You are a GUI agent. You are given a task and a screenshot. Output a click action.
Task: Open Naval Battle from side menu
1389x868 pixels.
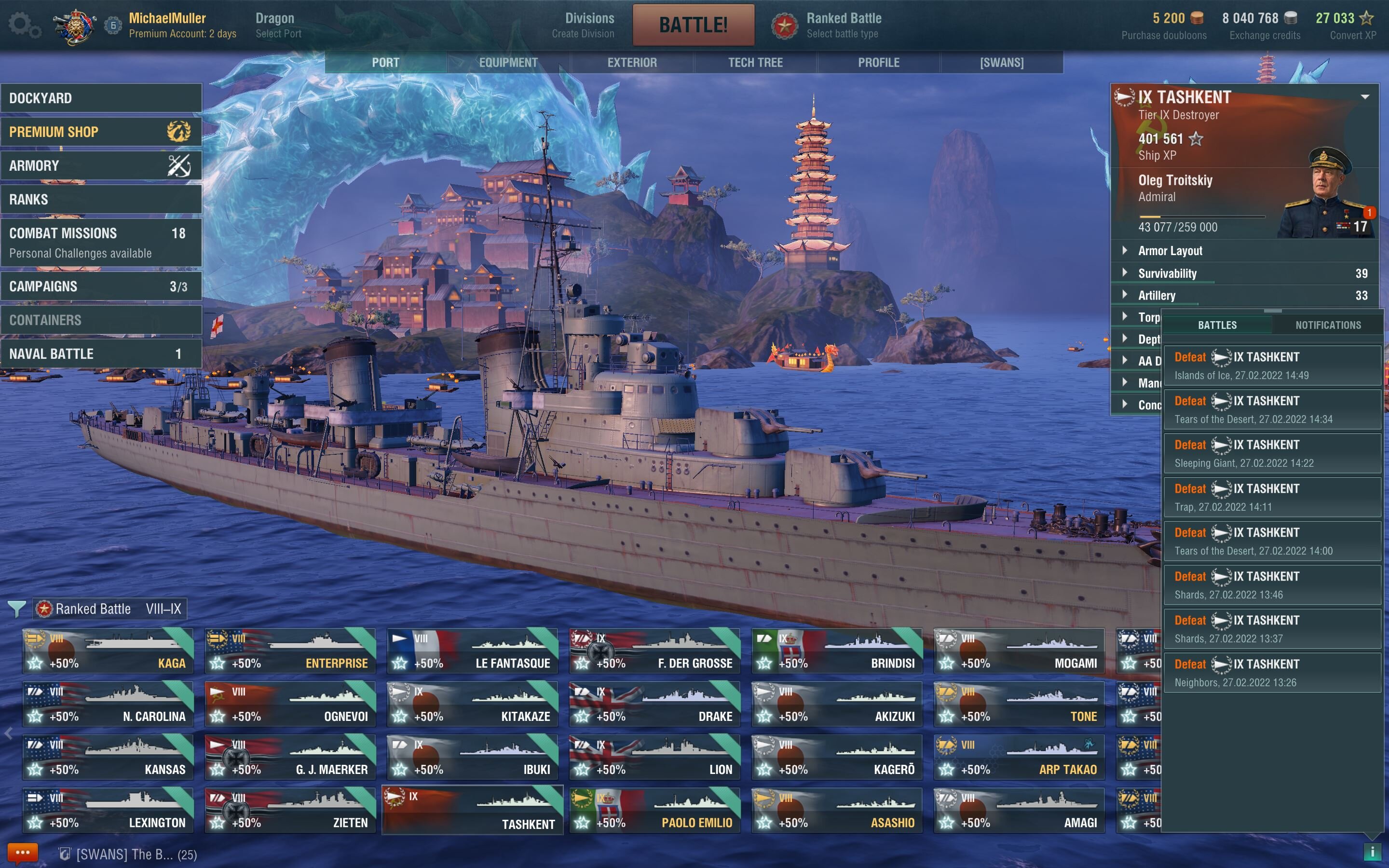101,353
